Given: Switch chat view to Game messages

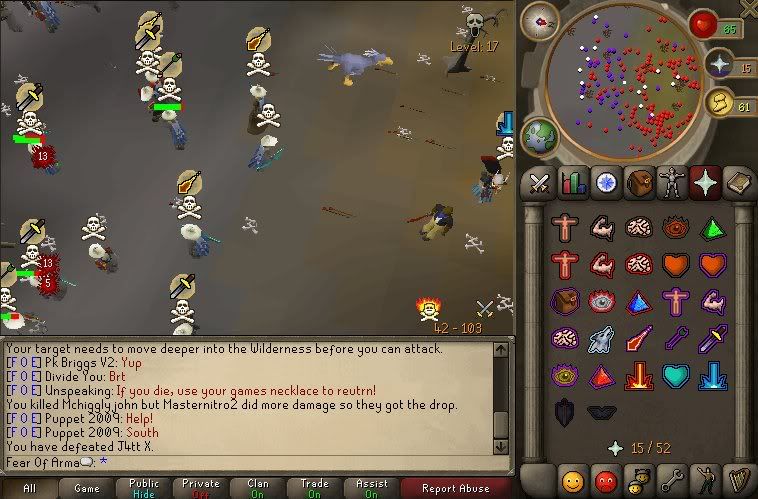Looking at the screenshot, I should tap(86, 489).
